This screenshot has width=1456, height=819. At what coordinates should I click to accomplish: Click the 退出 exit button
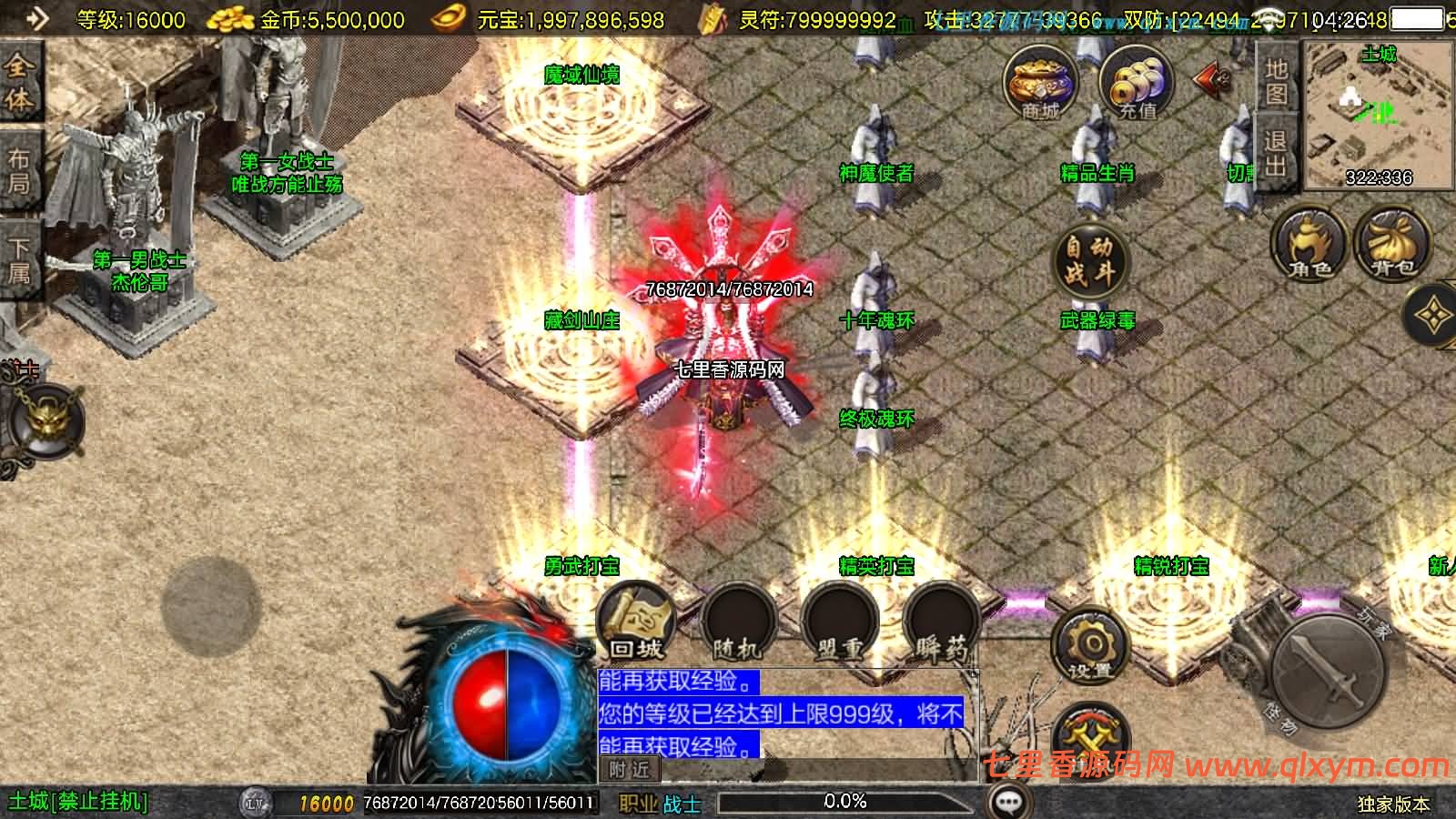[x=1276, y=153]
